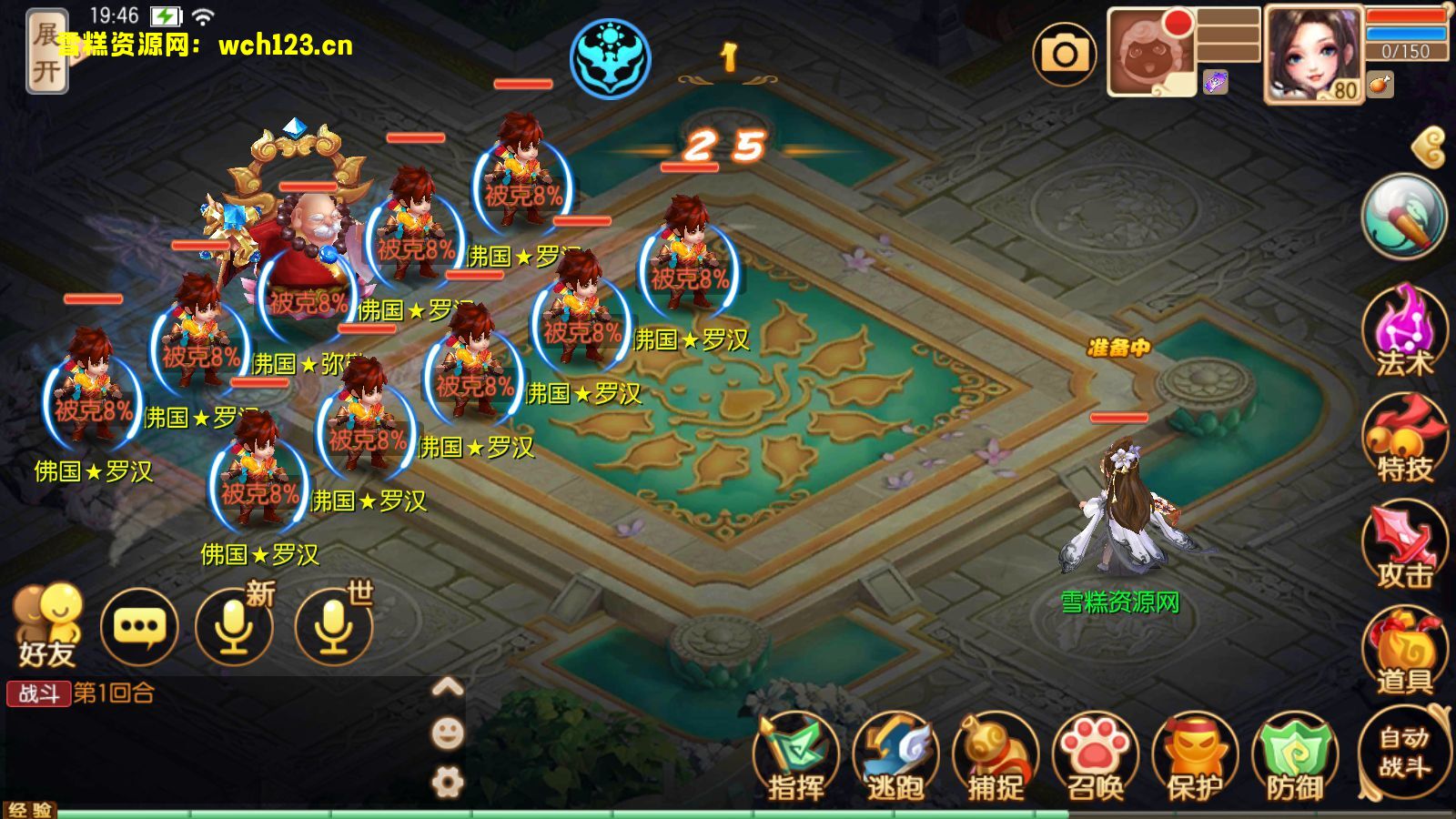Select the pet portrait in the top bar

(x=1149, y=55)
